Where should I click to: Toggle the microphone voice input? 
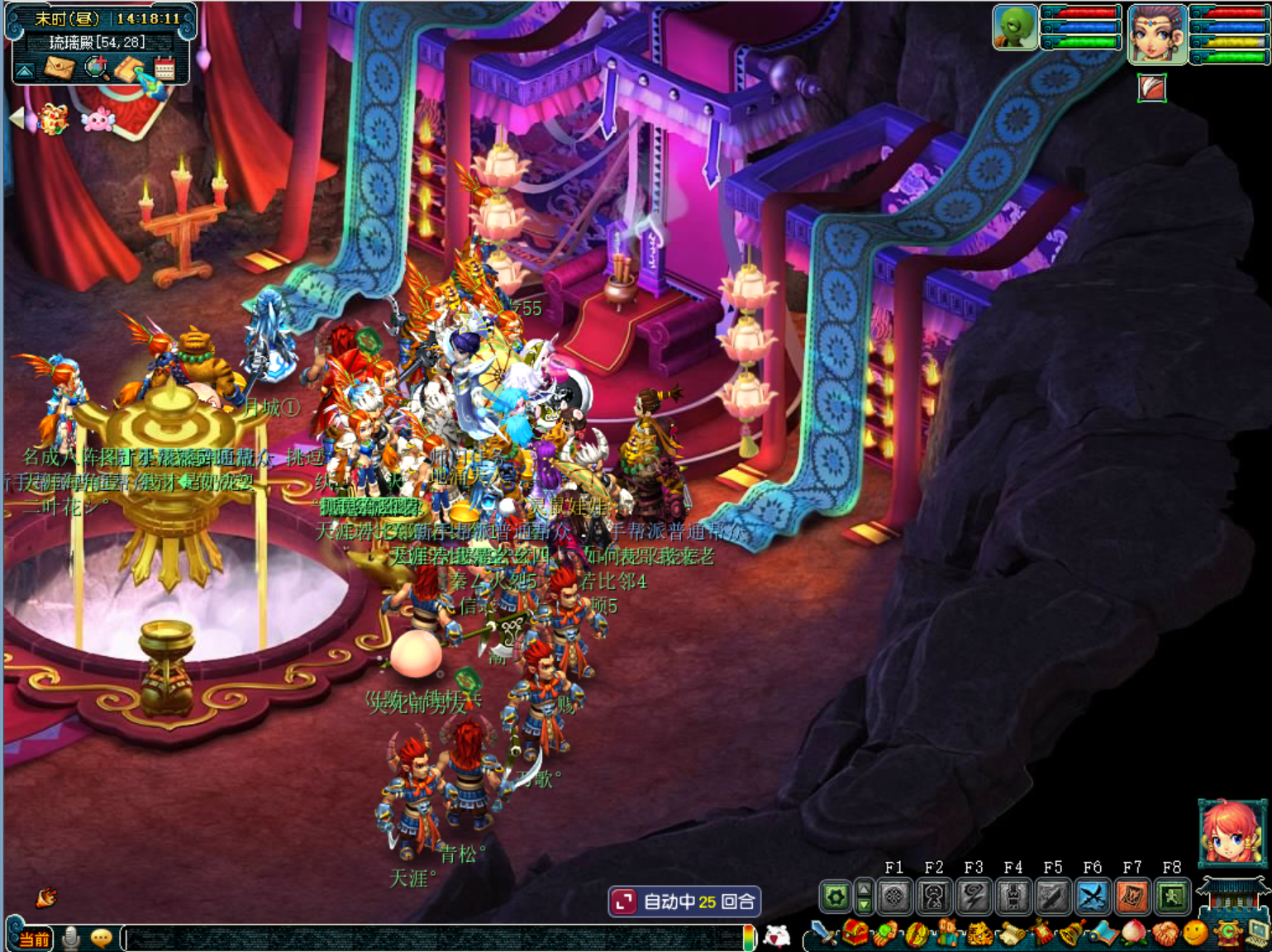(72, 938)
